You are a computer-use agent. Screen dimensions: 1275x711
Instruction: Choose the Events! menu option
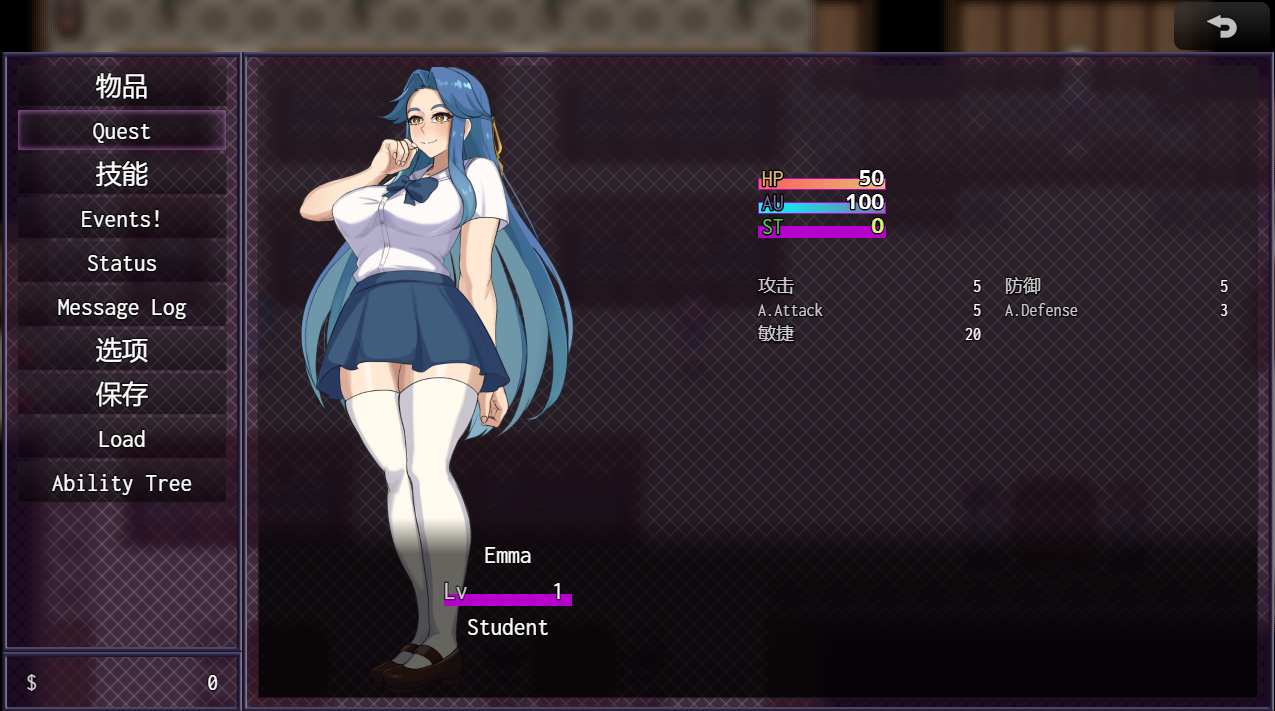click(x=121, y=219)
